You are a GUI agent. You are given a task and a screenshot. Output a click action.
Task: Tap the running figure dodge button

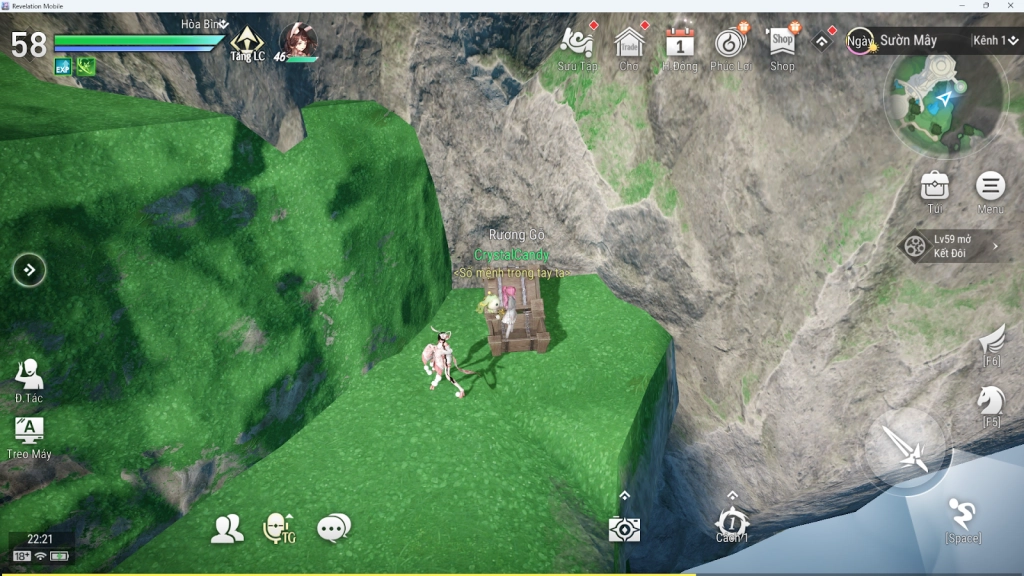pyautogui.click(x=963, y=516)
